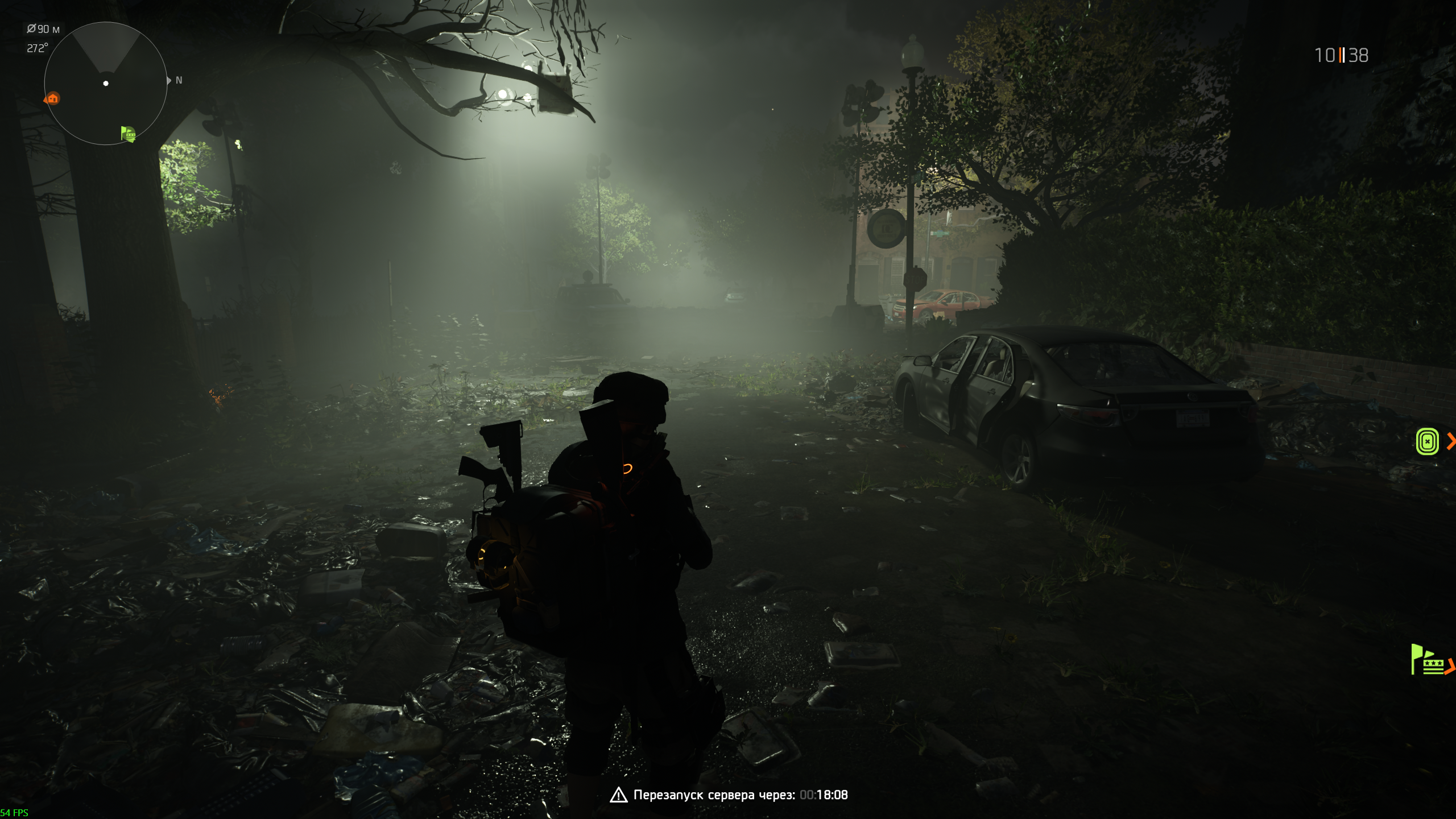Select the green flag marker on minimap
1456x819 pixels.
click(129, 134)
